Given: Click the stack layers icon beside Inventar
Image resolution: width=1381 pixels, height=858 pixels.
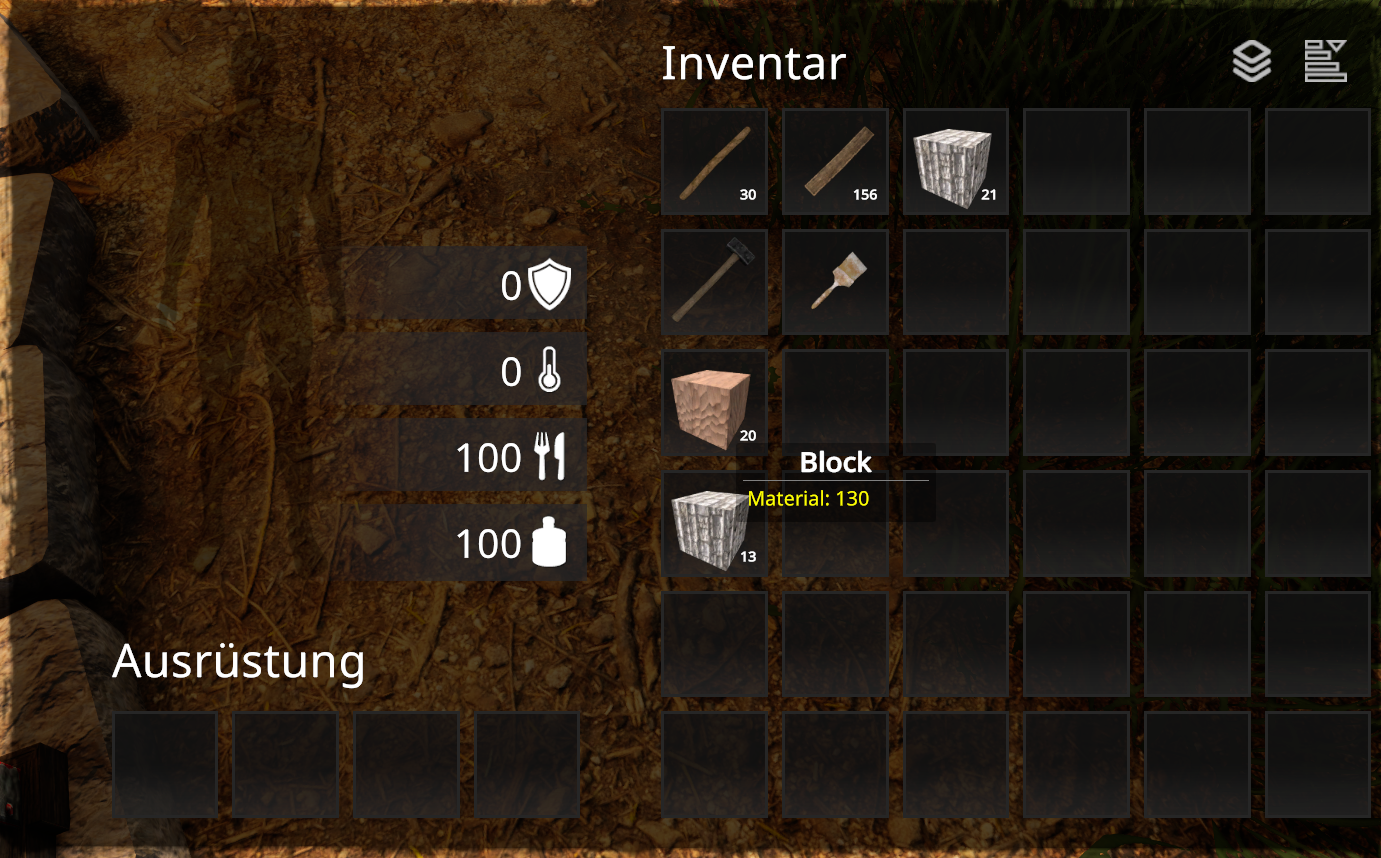Looking at the screenshot, I should [1251, 62].
